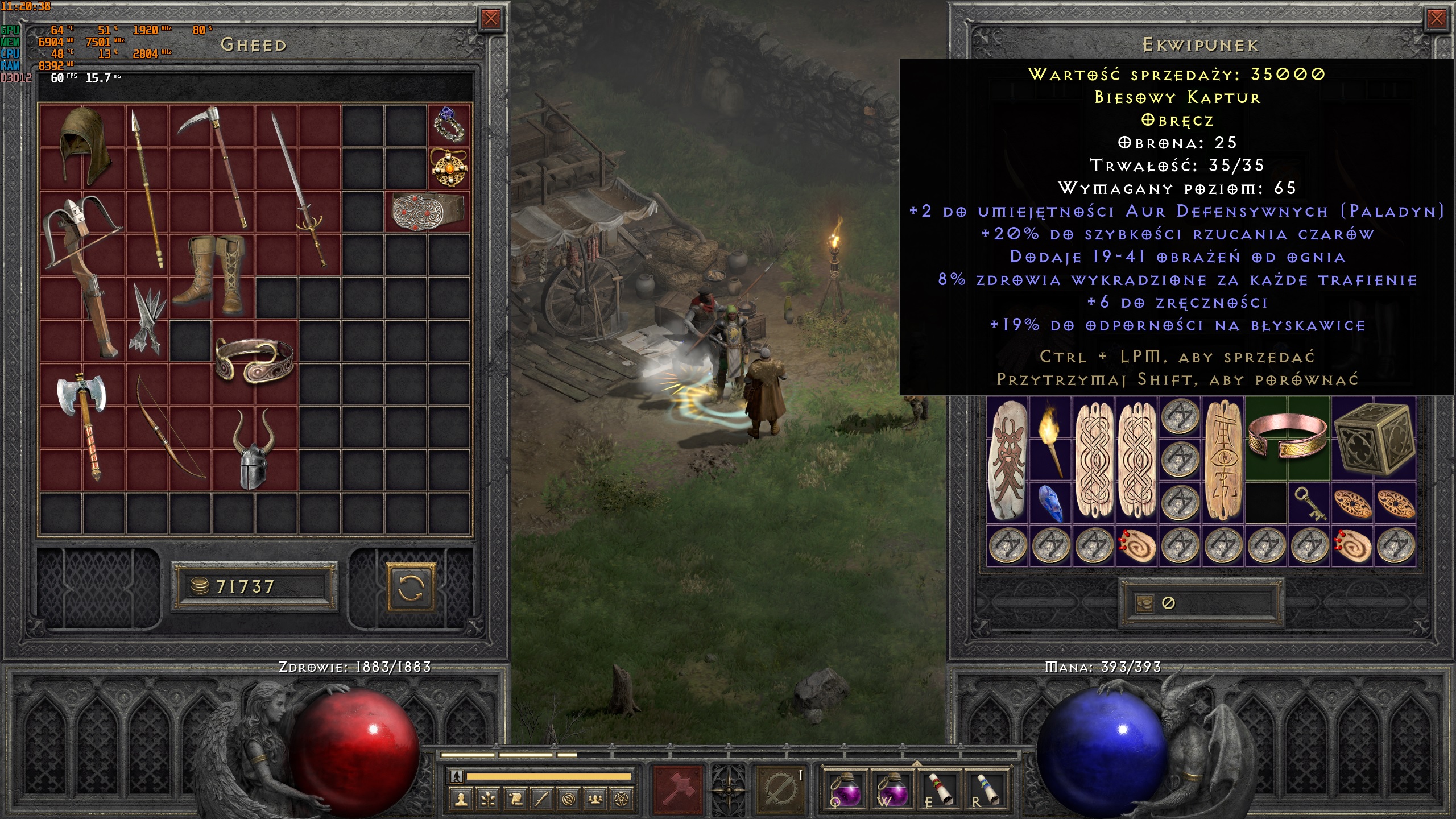The image size is (1456, 819).
Task: Choose the crossbow in Gheed's shop
Action: pyautogui.click(x=82, y=267)
